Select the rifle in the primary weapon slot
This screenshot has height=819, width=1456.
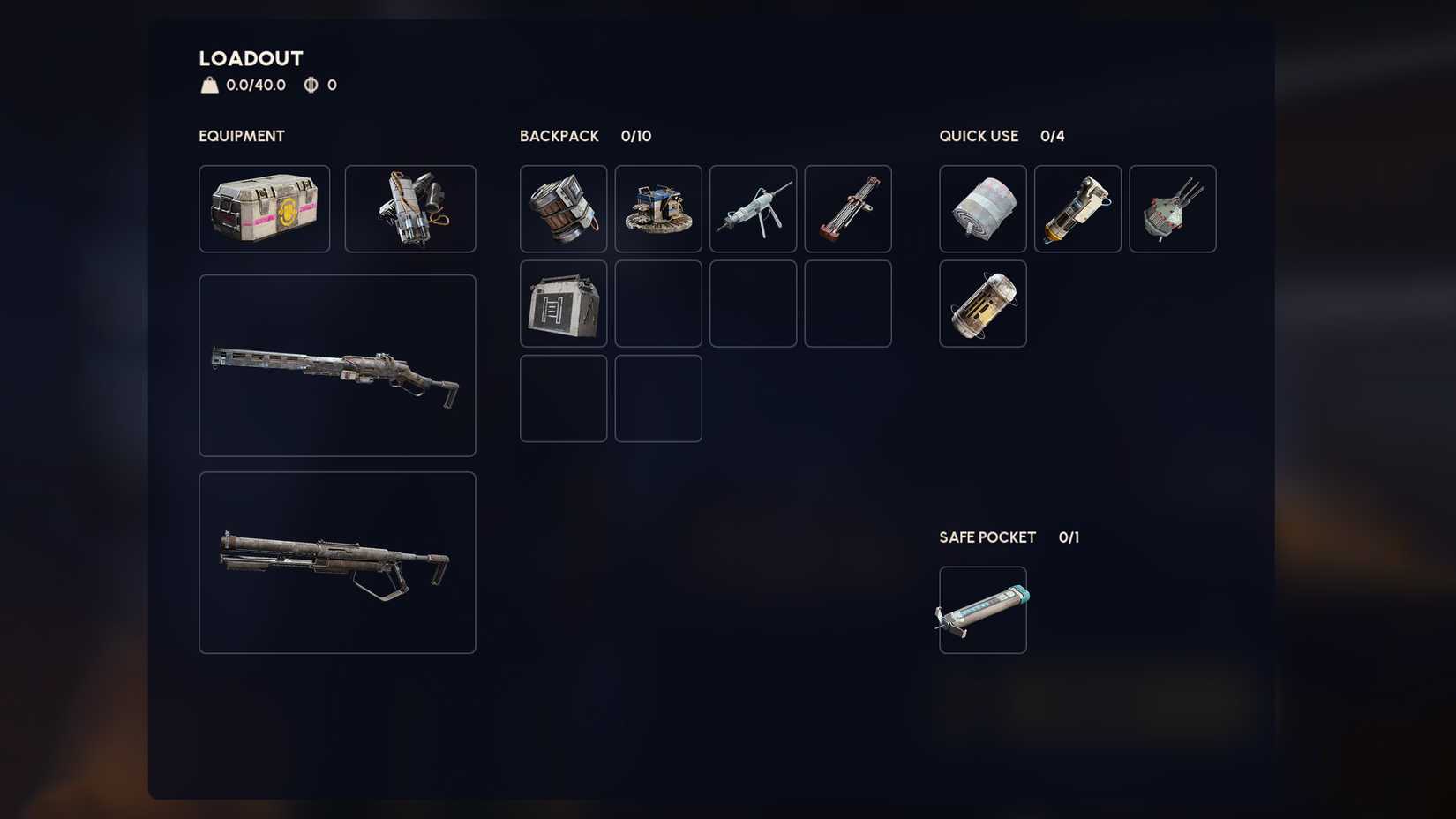[337, 365]
